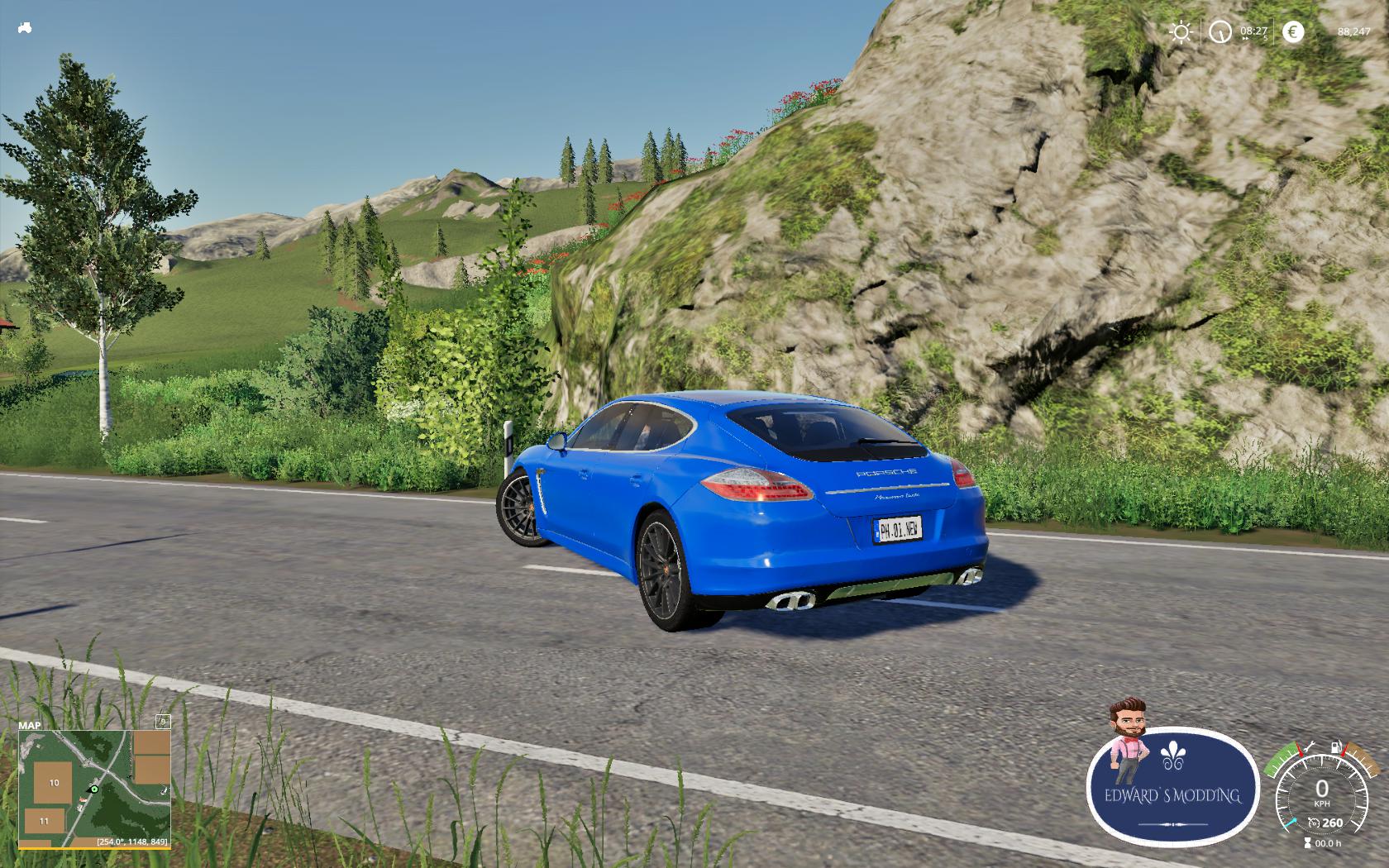Toggle the minimap size key box

point(163,722)
